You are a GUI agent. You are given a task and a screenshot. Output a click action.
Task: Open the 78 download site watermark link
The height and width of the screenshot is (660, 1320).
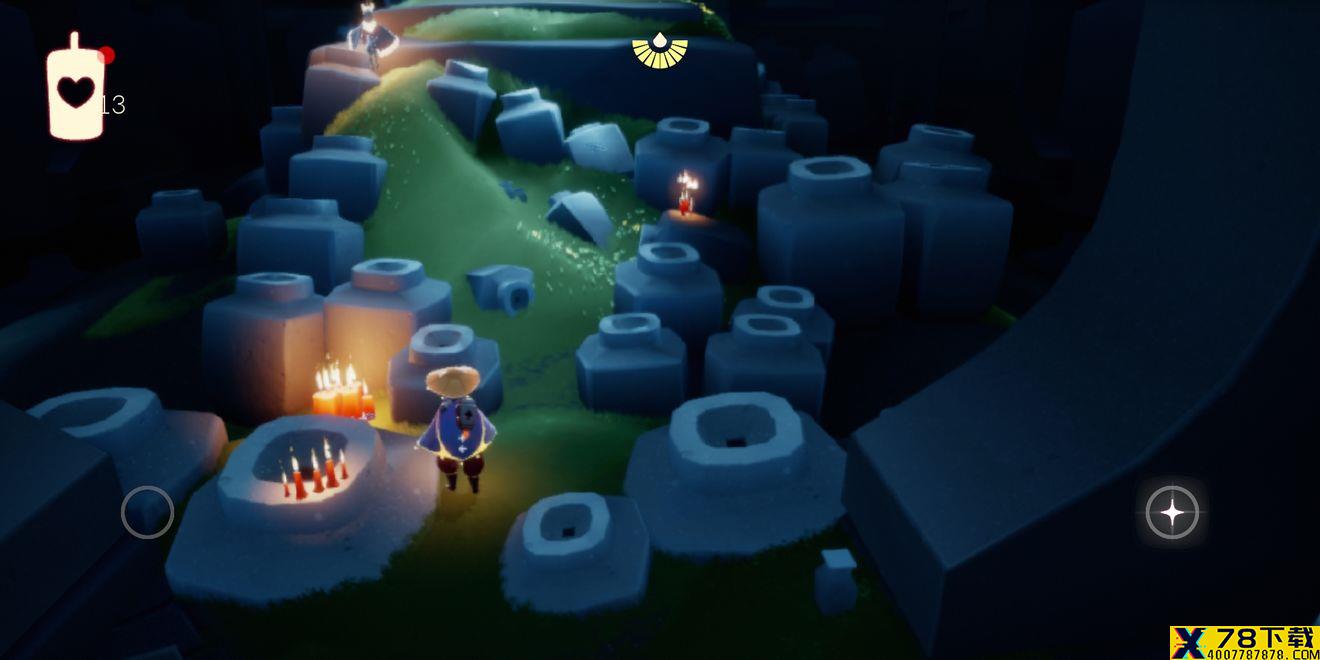1244,643
